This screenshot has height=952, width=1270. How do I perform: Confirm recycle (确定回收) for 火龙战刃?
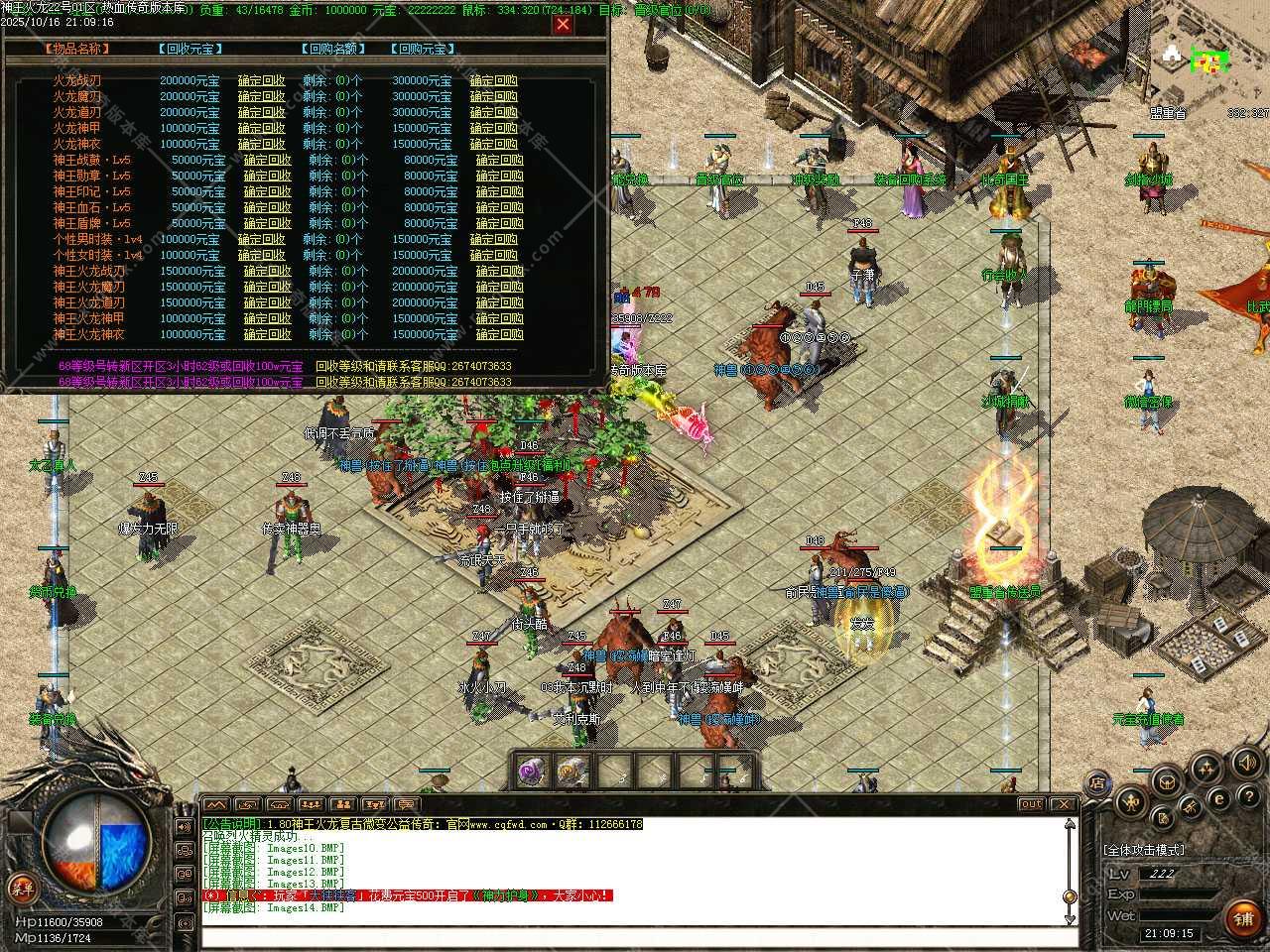[x=261, y=80]
